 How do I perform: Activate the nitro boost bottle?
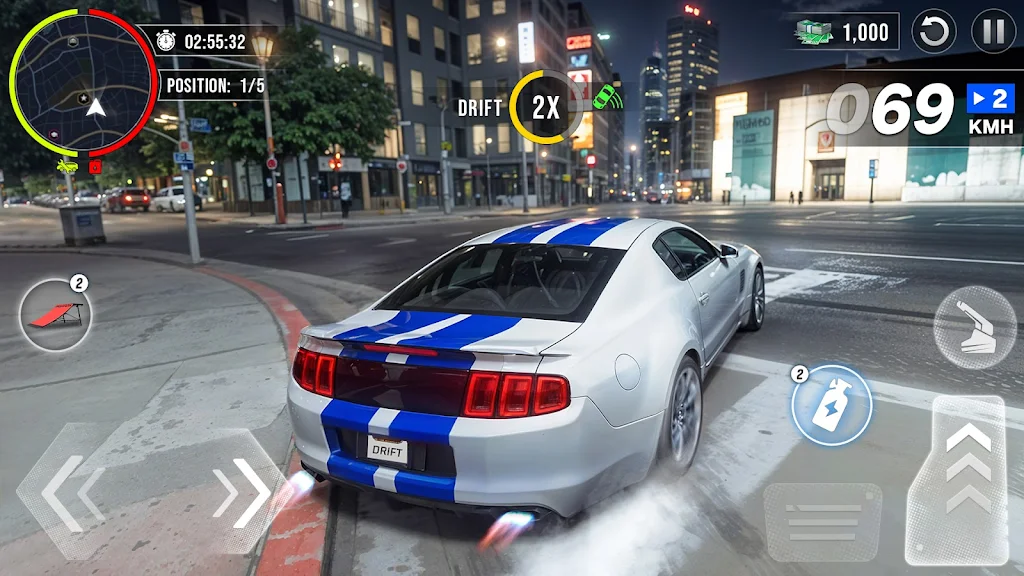[x=831, y=406]
